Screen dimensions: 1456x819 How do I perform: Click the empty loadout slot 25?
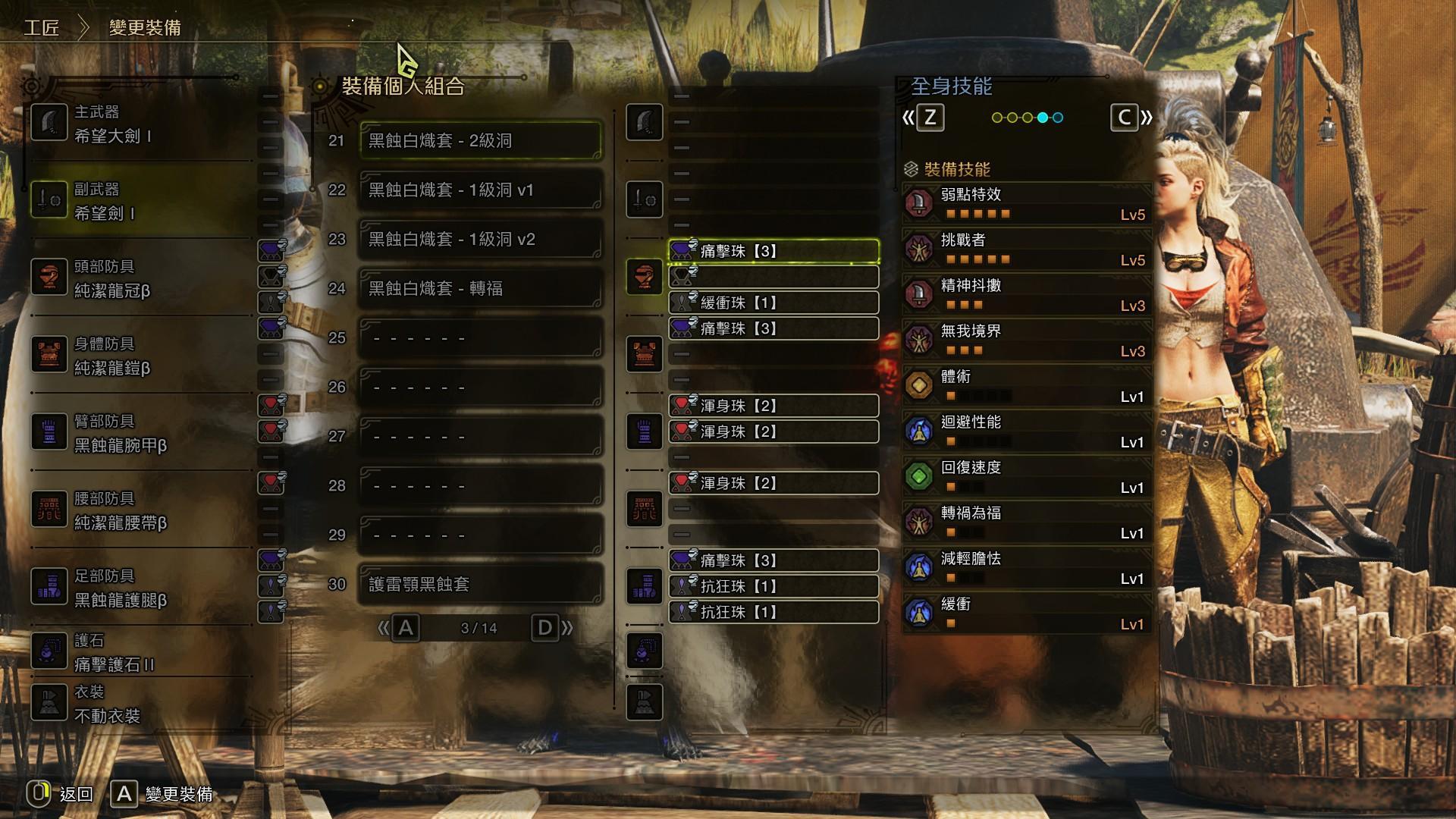(479, 337)
